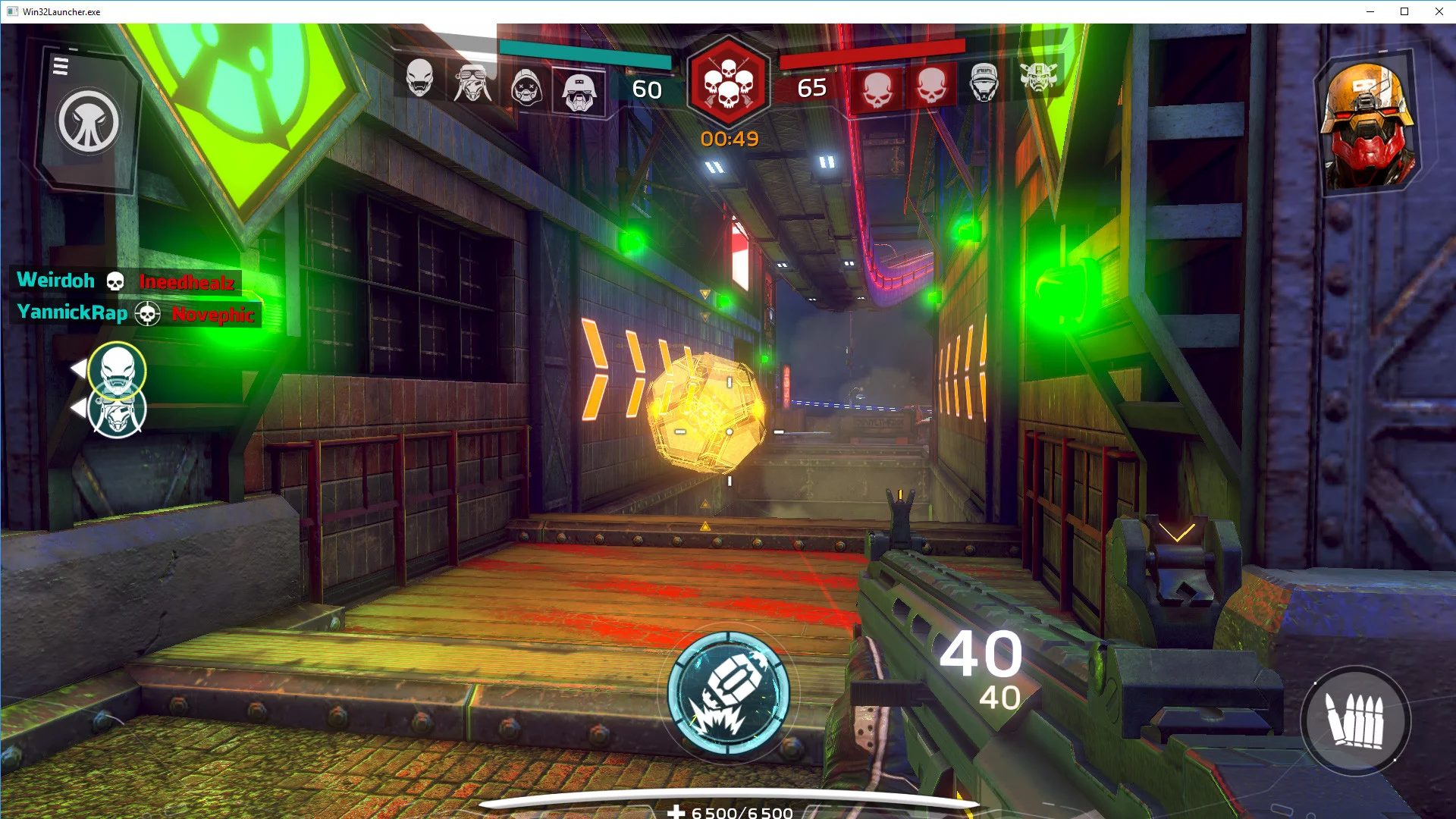Activate the grenade ability button
The image size is (1456, 819).
click(728, 694)
